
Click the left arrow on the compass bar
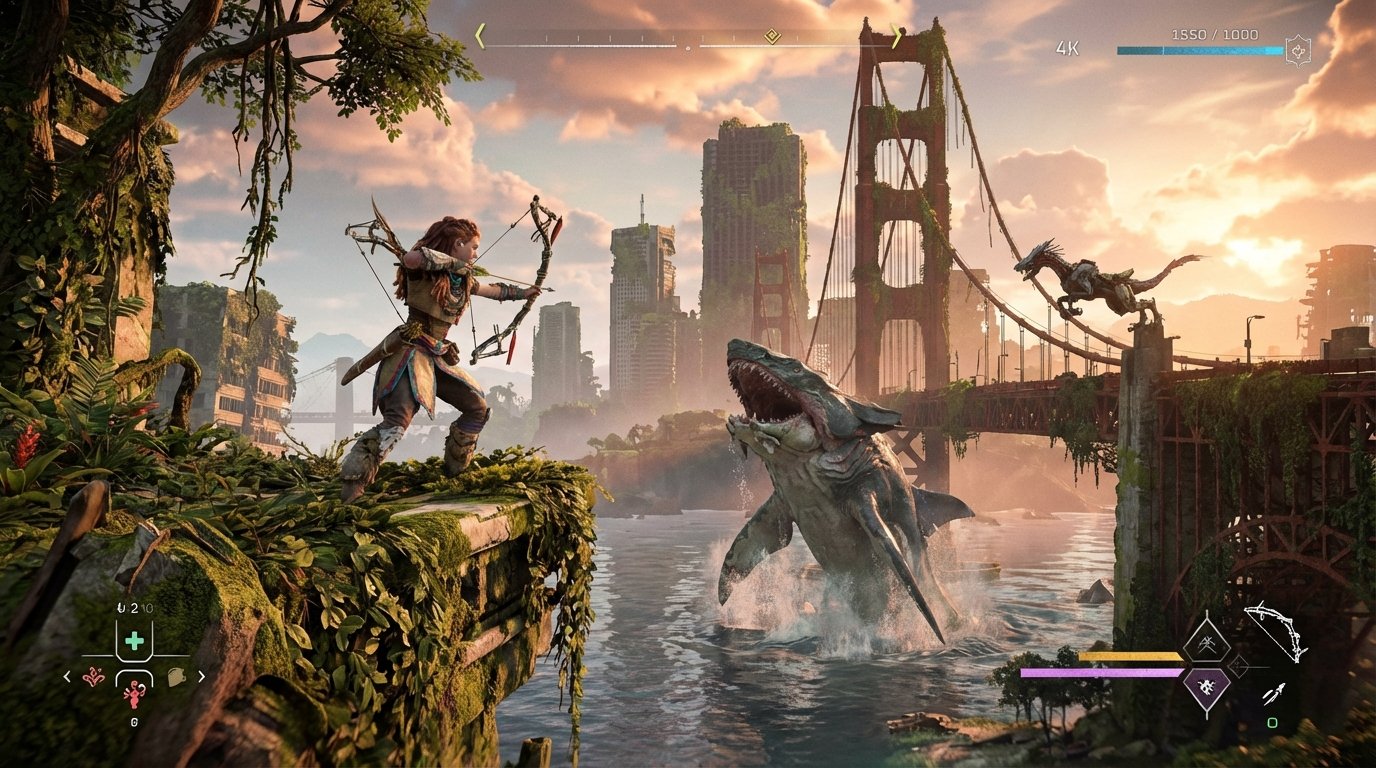coord(482,38)
